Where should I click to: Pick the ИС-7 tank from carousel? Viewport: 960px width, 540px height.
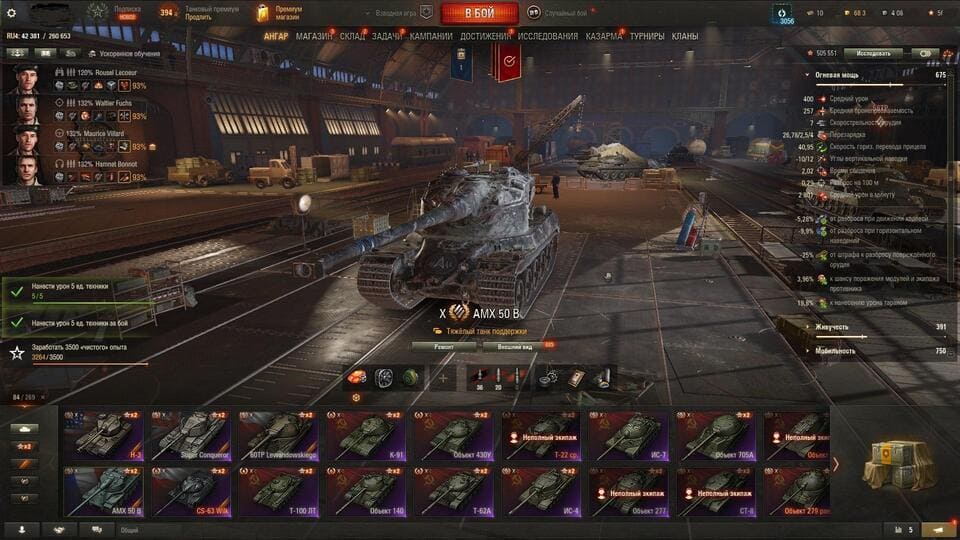click(x=627, y=436)
